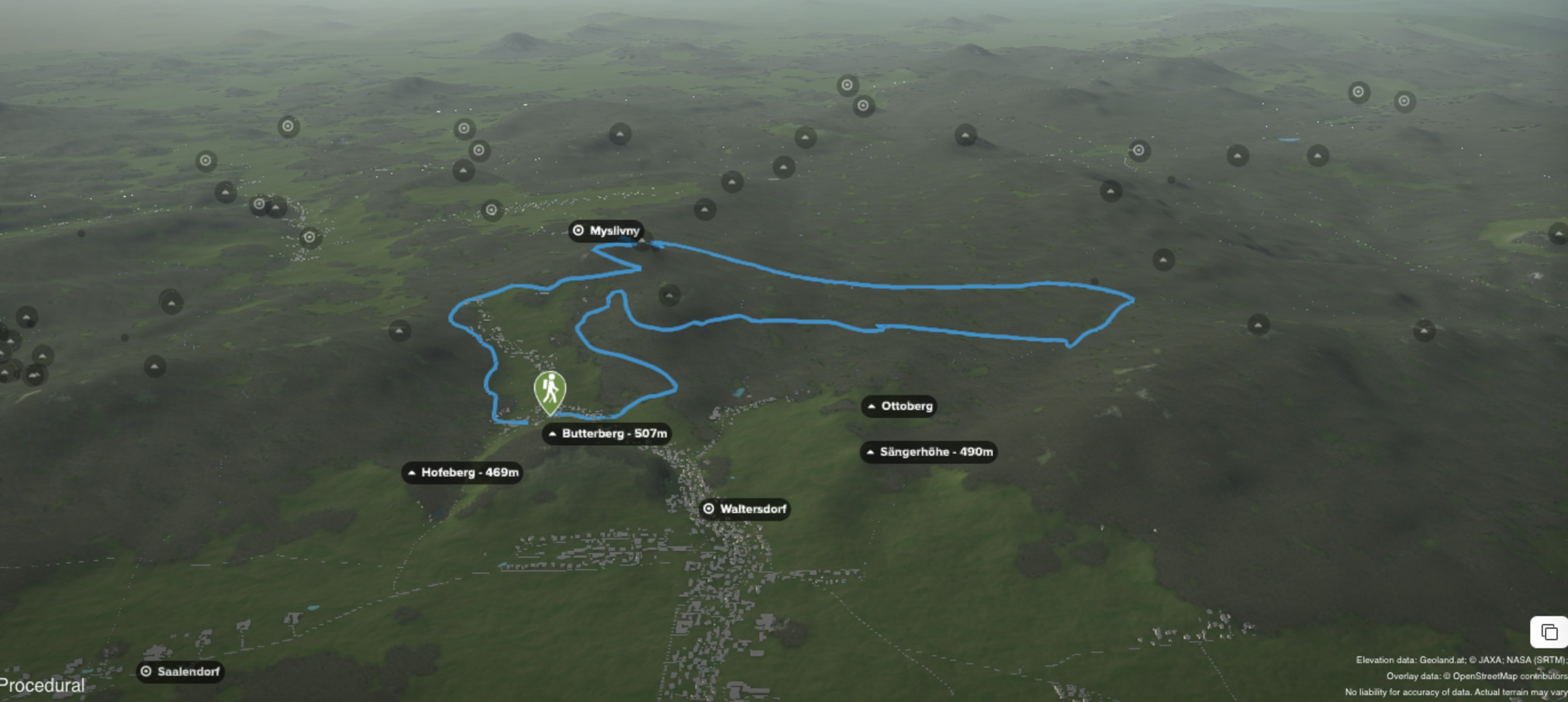1568x702 pixels.
Task: Click the green hiker start pin
Action: pyautogui.click(x=550, y=391)
